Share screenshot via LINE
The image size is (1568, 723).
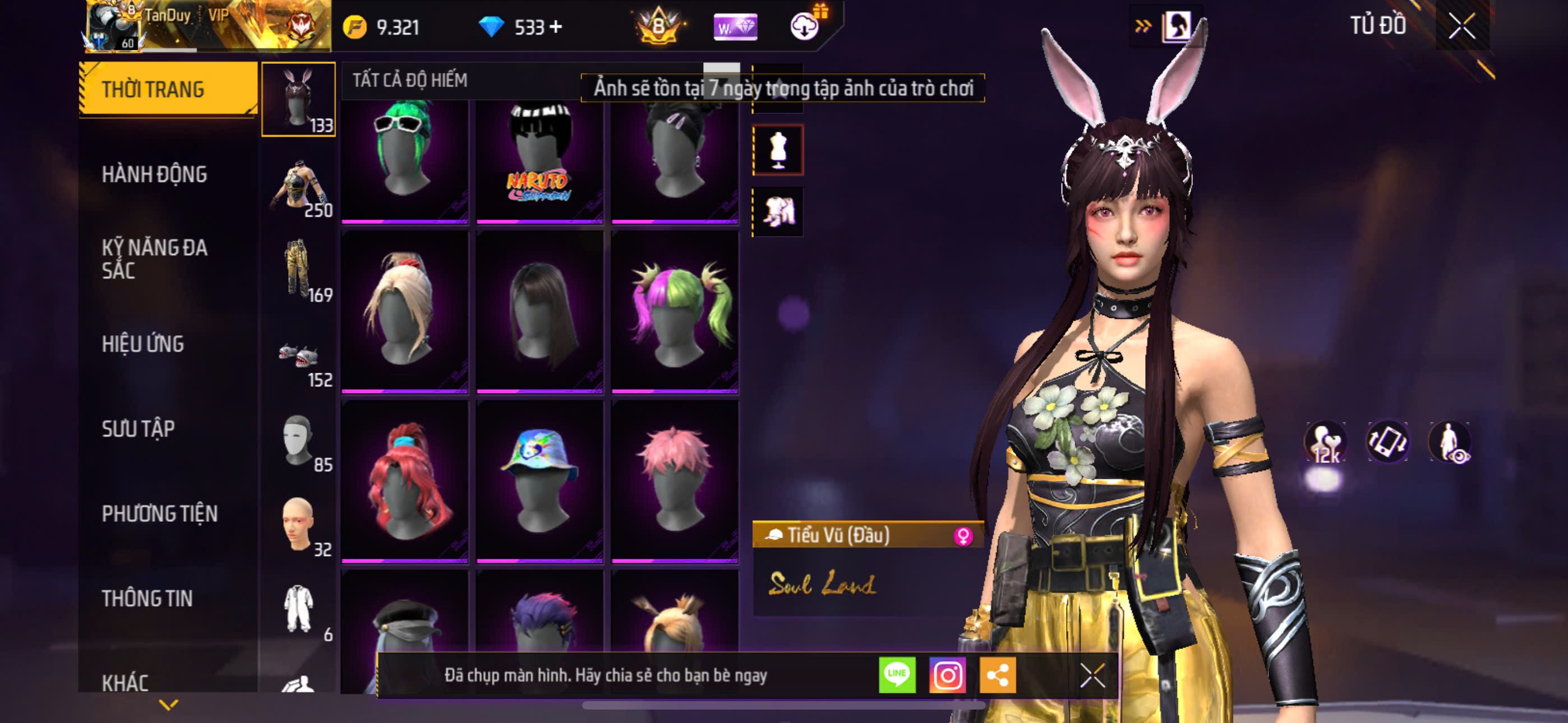coord(897,675)
